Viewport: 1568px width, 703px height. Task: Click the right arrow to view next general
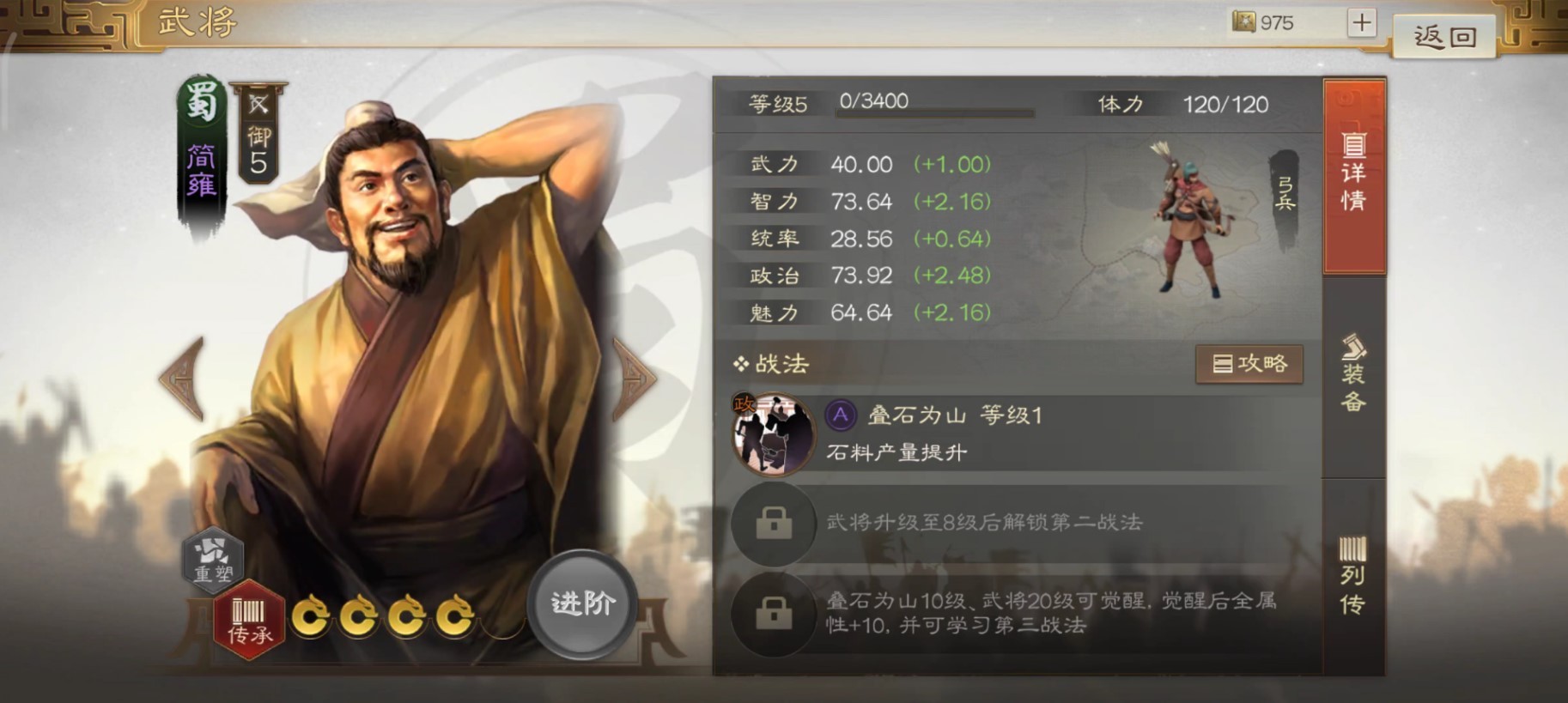point(635,378)
